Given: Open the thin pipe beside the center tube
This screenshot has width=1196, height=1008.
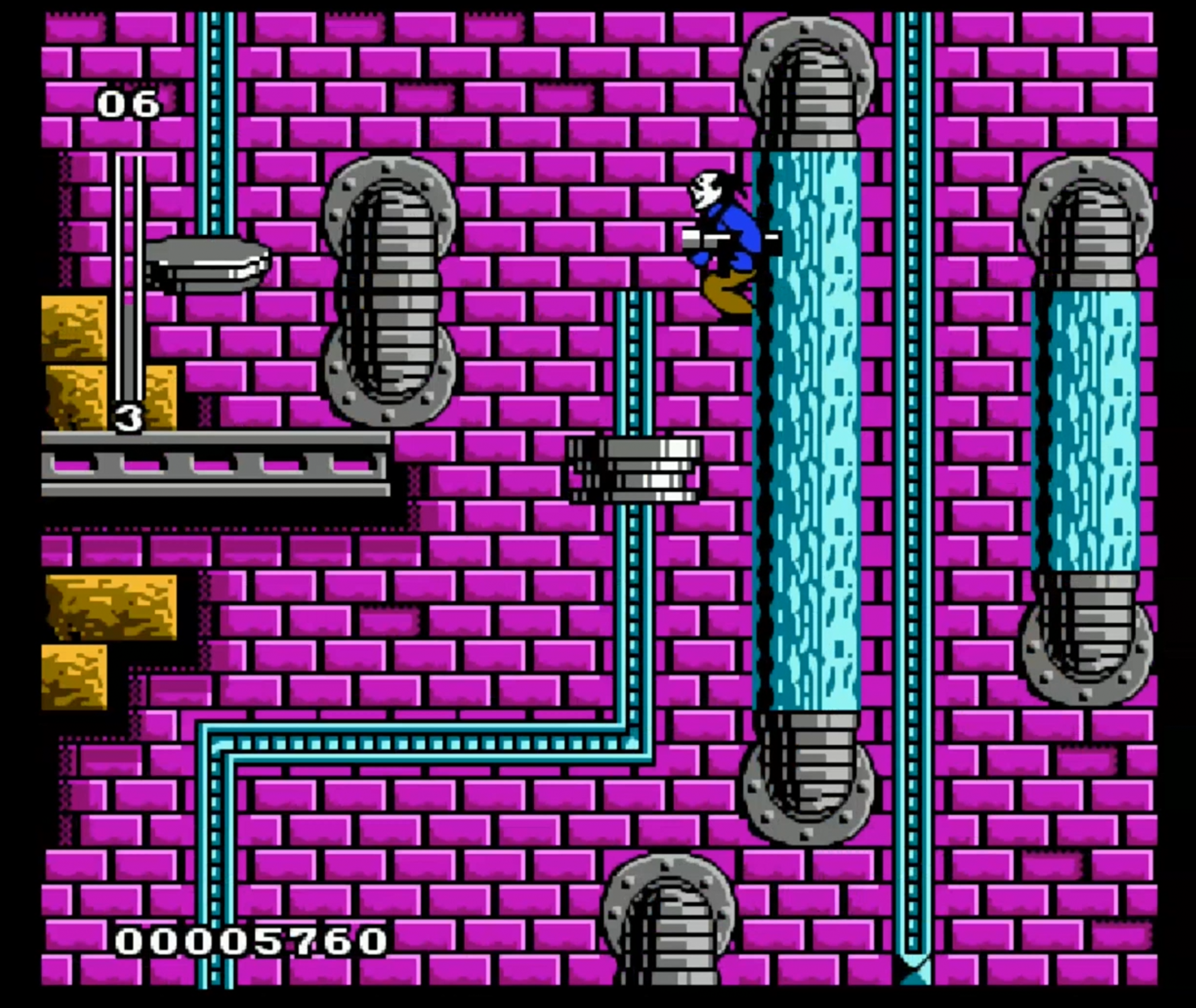Looking at the screenshot, I should [633, 367].
